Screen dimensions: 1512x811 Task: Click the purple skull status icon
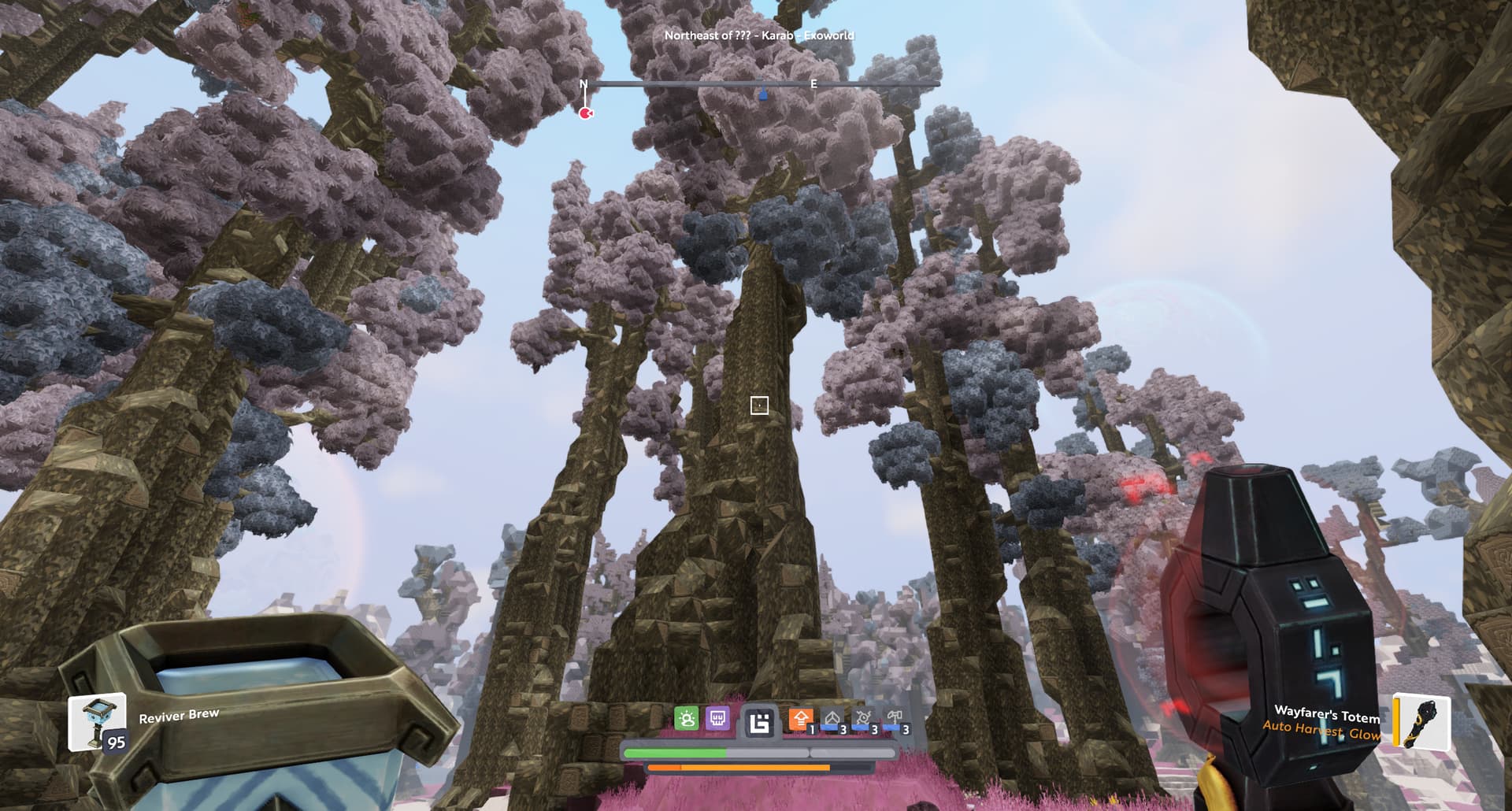click(x=717, y=718)
